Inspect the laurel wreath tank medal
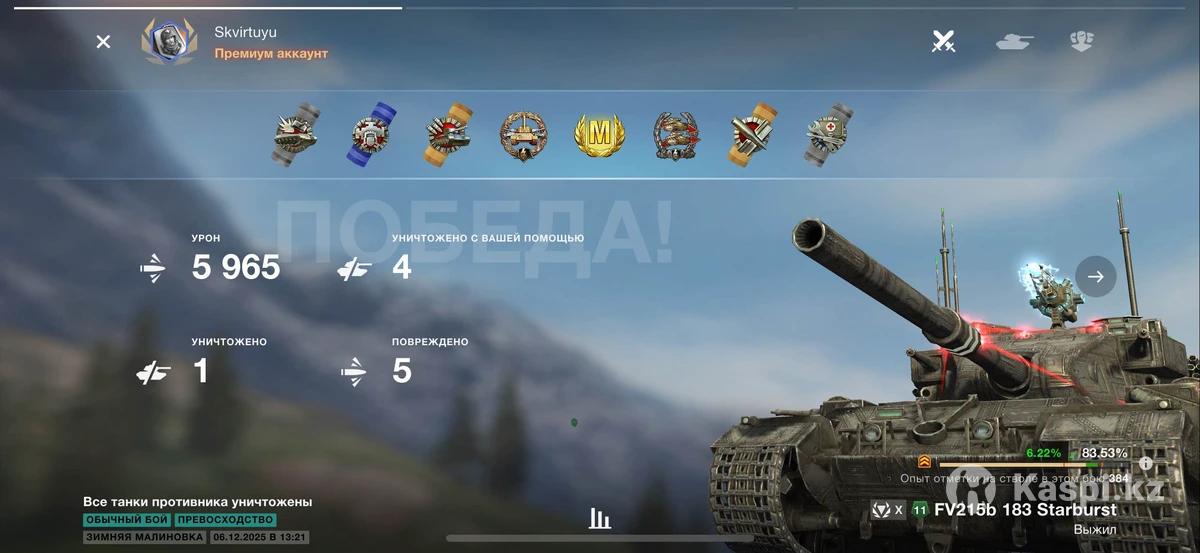The height and width of the screenshot is (553, 1200). (523, 135)
